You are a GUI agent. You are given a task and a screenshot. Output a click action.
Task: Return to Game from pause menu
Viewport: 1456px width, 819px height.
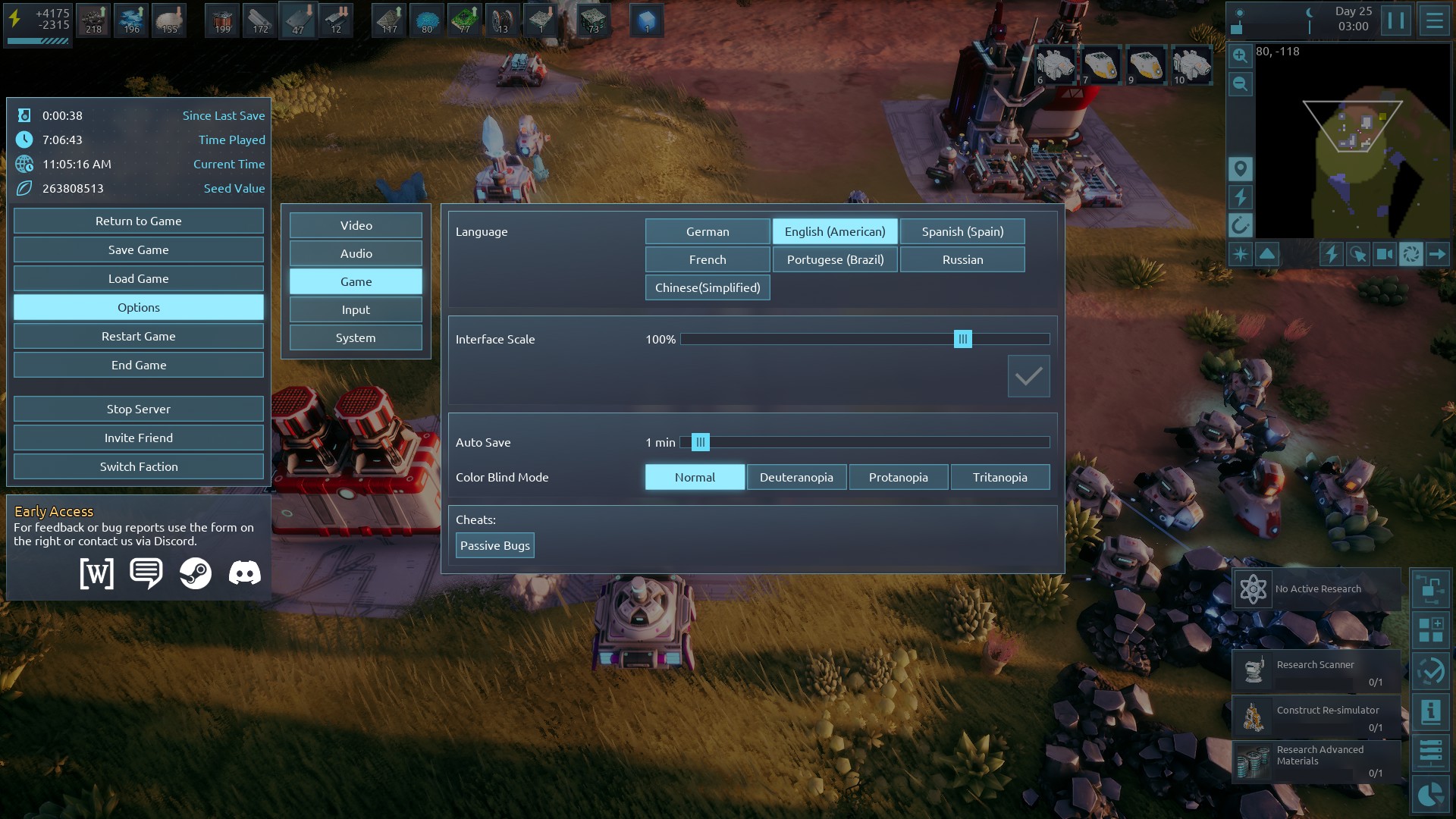coord(138,221)
